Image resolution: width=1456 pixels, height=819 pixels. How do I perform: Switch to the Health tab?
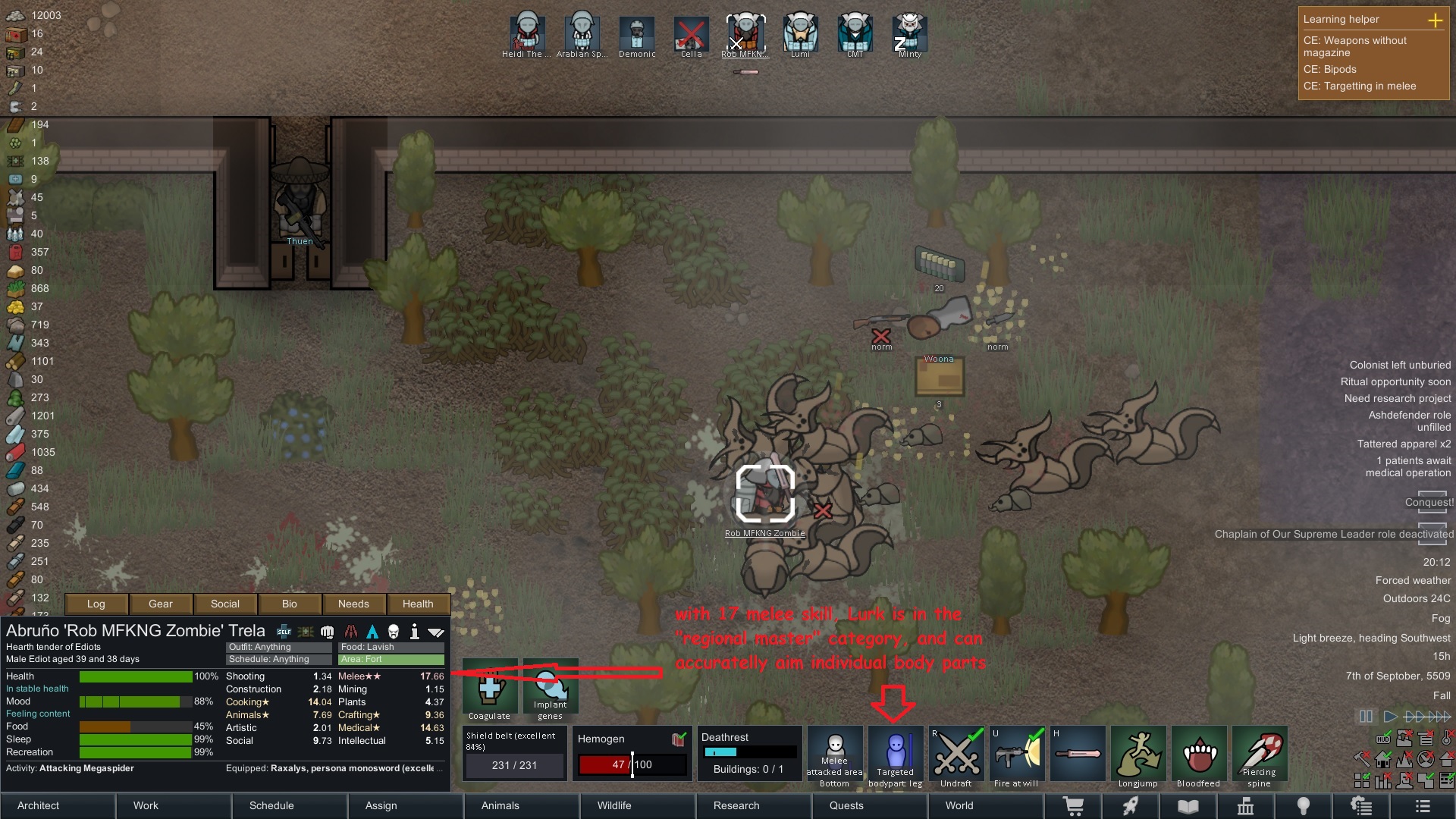point(418,604)
